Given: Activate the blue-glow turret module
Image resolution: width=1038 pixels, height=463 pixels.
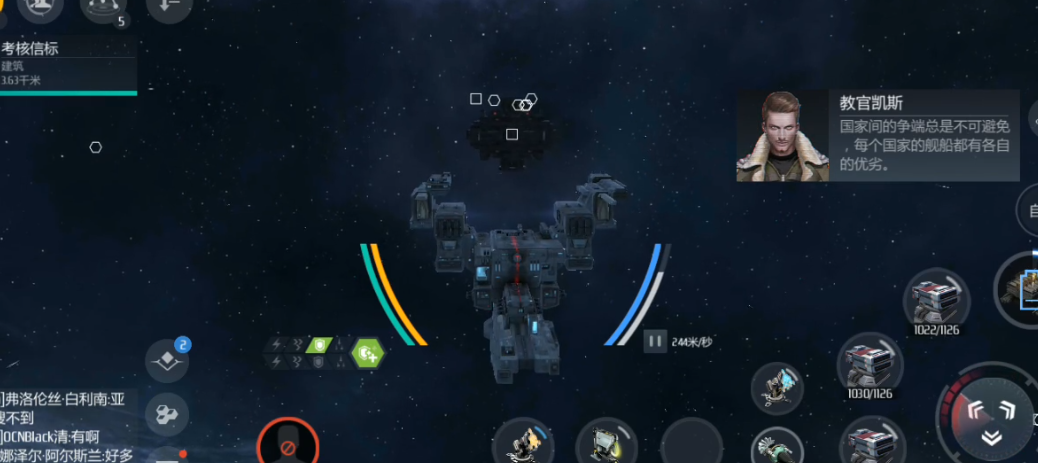Looking at the screenshot, I should pyautogui.click(x=779, y=387).
